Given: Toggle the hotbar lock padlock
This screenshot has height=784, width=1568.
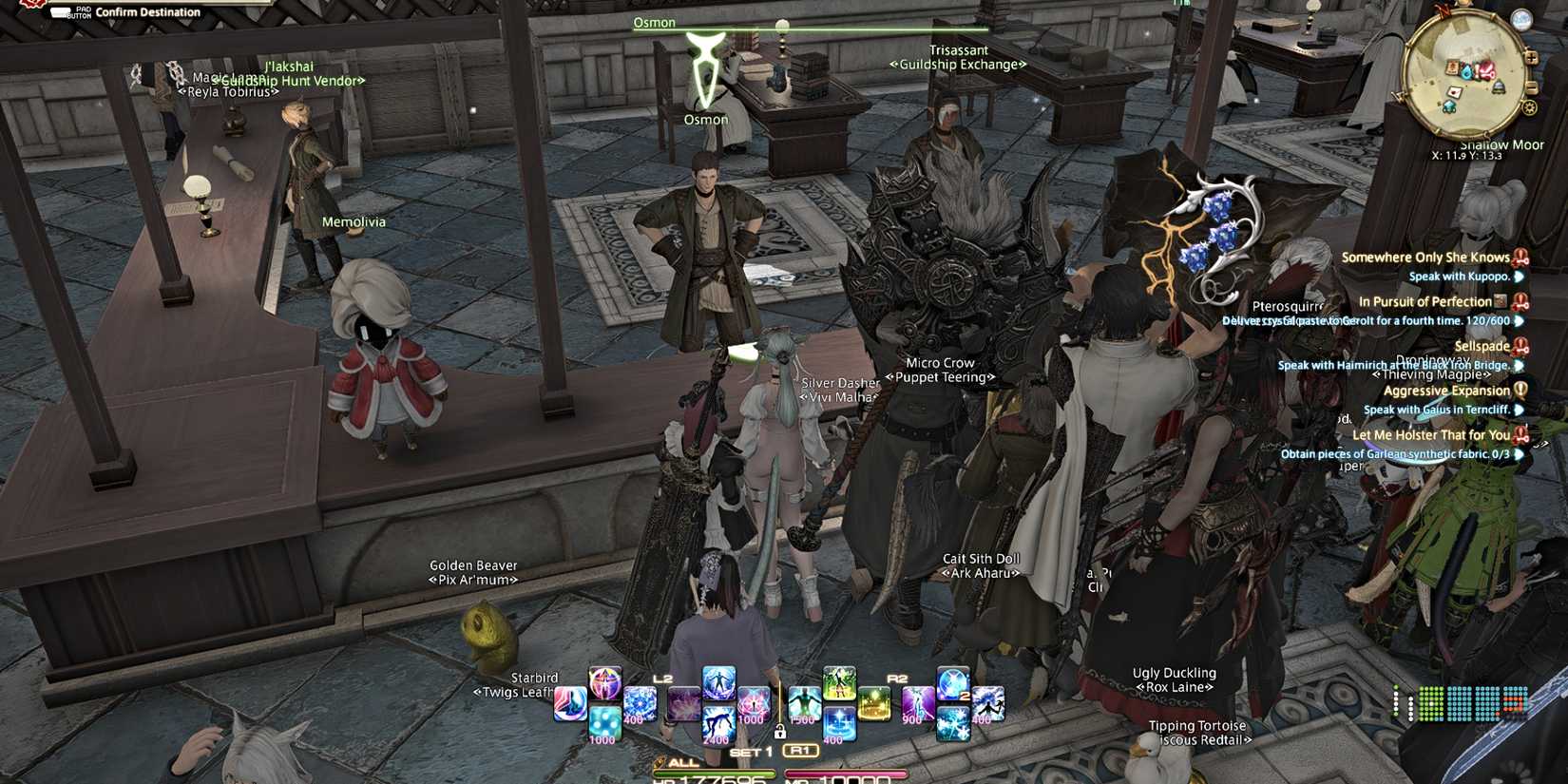Looking at the screenshot, I should tap(779, 733).
